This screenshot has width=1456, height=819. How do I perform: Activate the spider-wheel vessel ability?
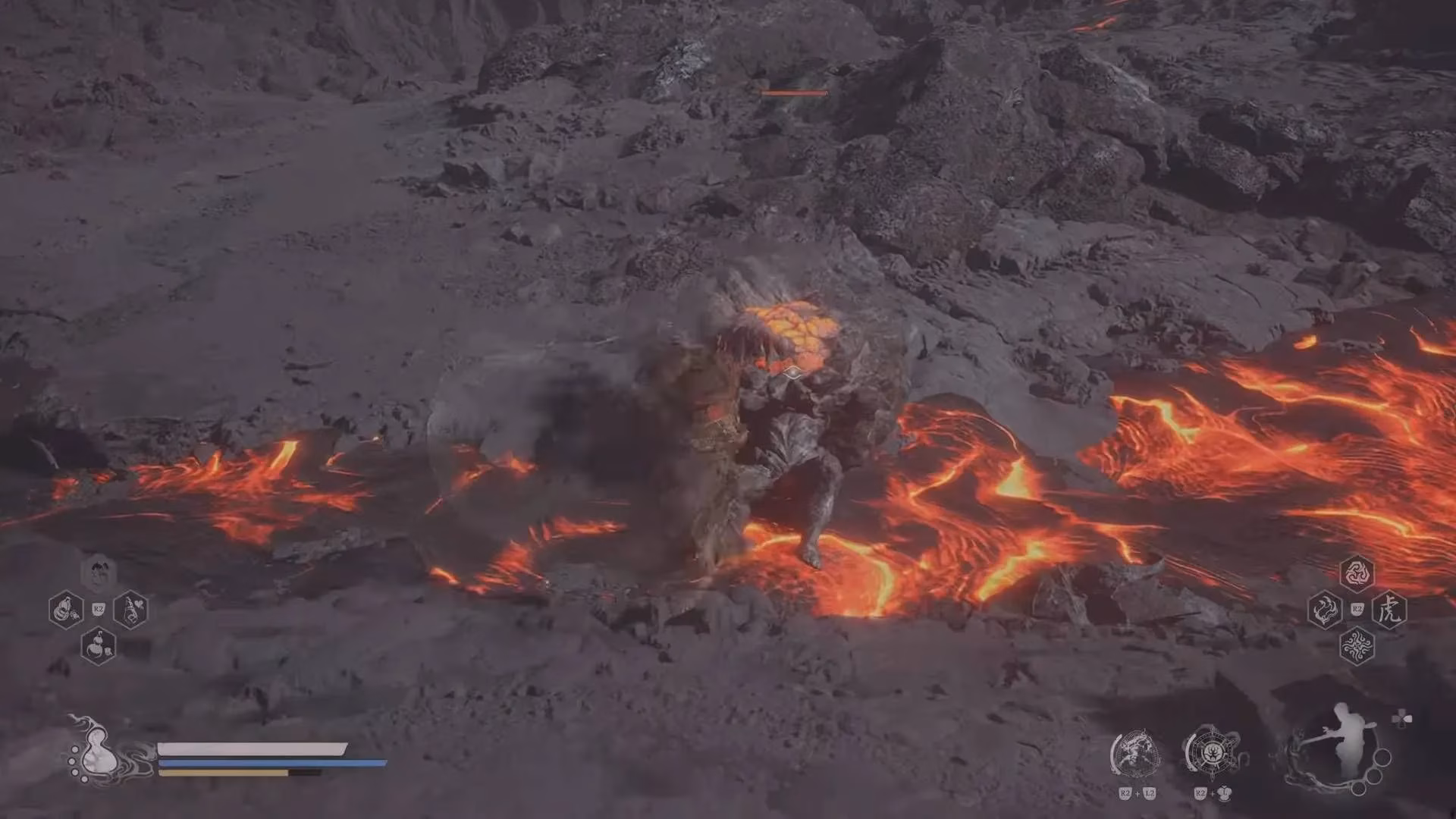click(x=1212, y=753)
